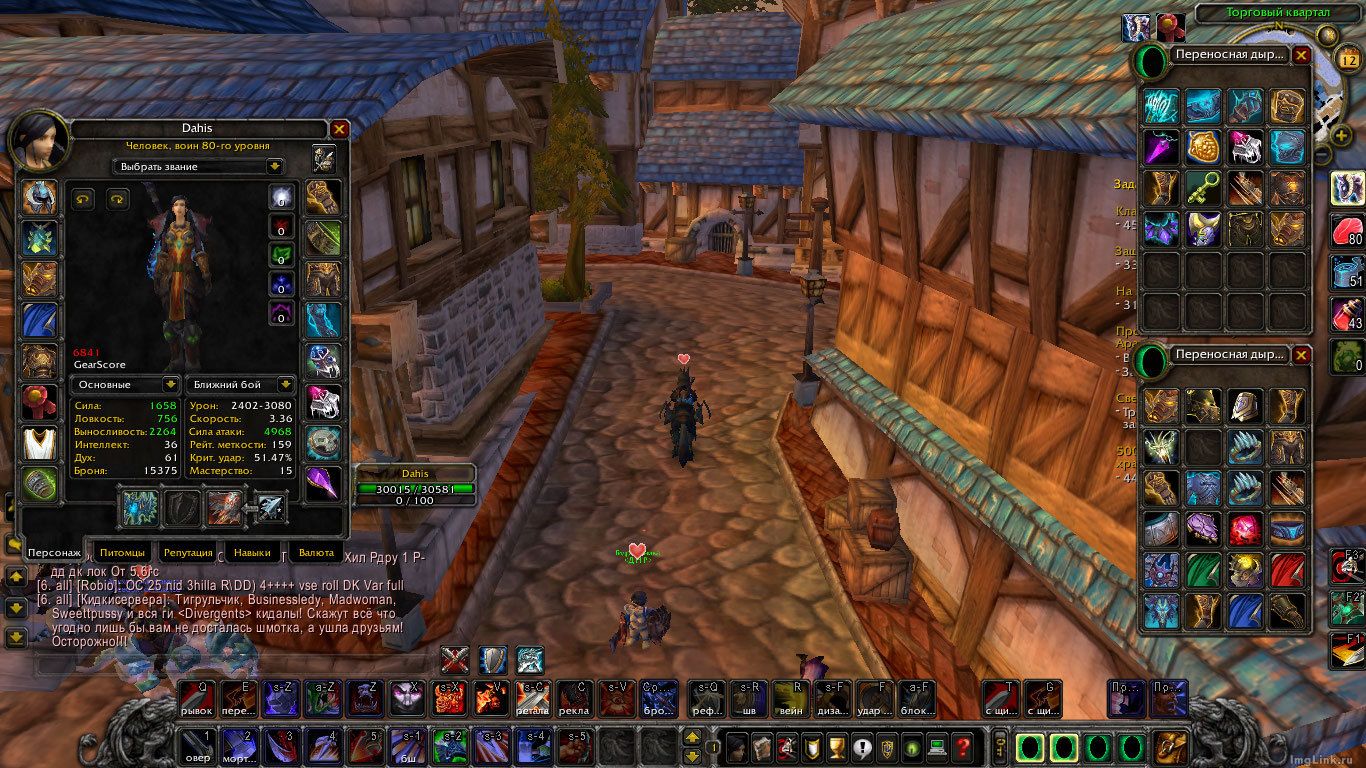Open the Репутация tab
This screenshot has height=768, width=1366.
pos(188,552)
